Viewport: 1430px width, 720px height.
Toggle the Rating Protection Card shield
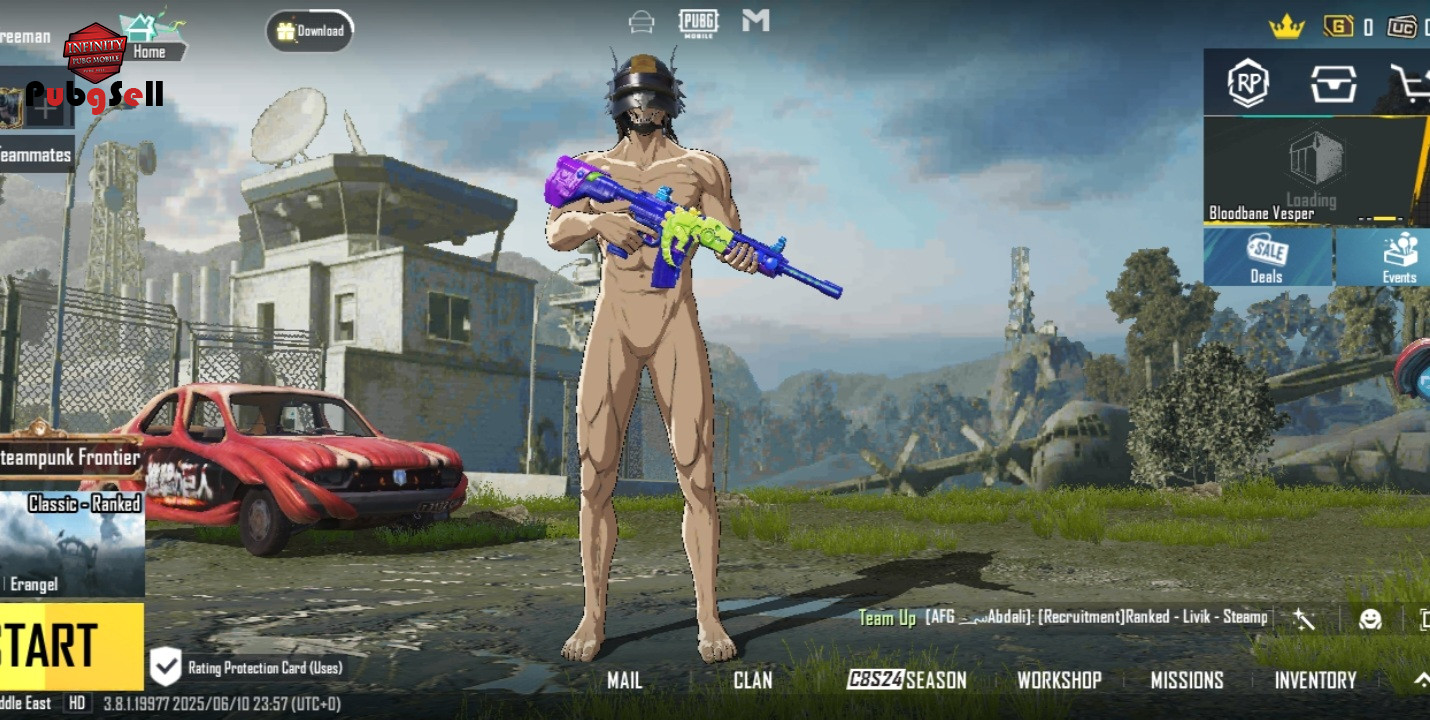pos(165,667)
